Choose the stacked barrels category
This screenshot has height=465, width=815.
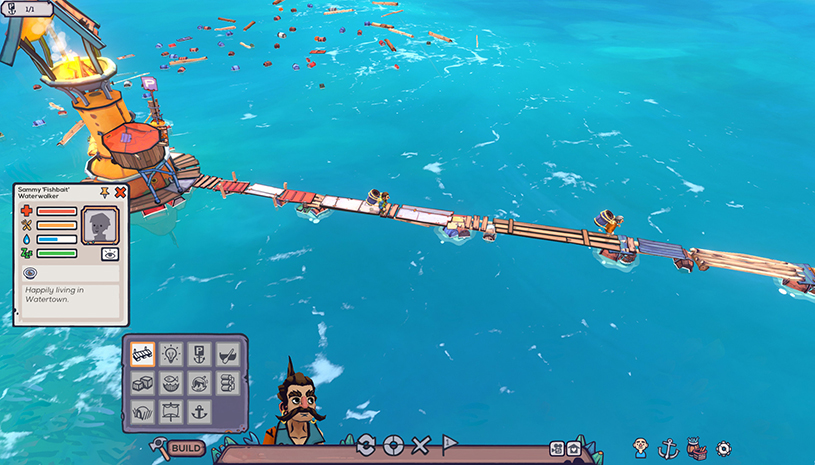(227, 382)
